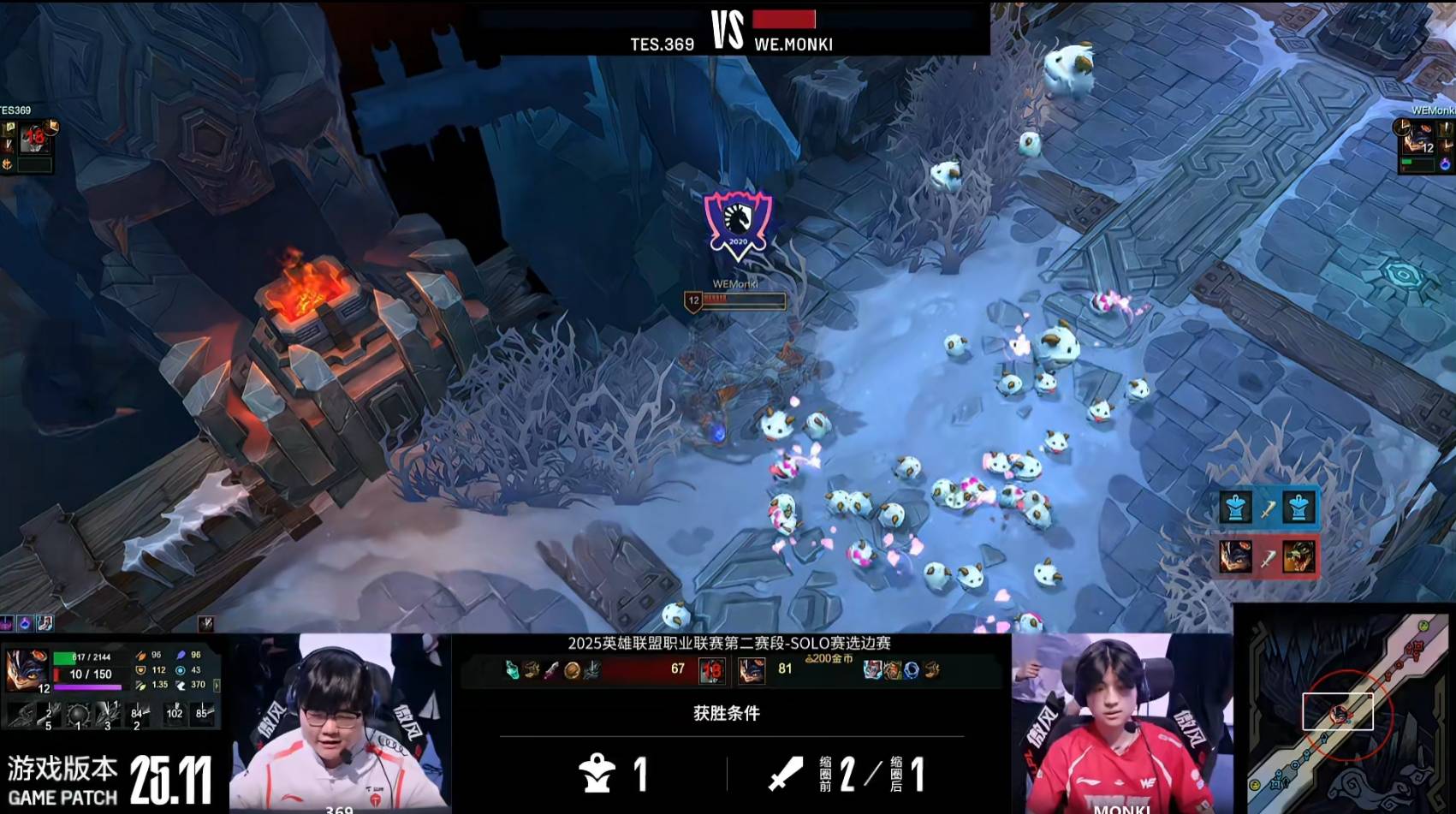The width and height of the screenshot is (1456, 814).
Task: Click the living champion portrait beside 81
Action: tap(752, 670)
